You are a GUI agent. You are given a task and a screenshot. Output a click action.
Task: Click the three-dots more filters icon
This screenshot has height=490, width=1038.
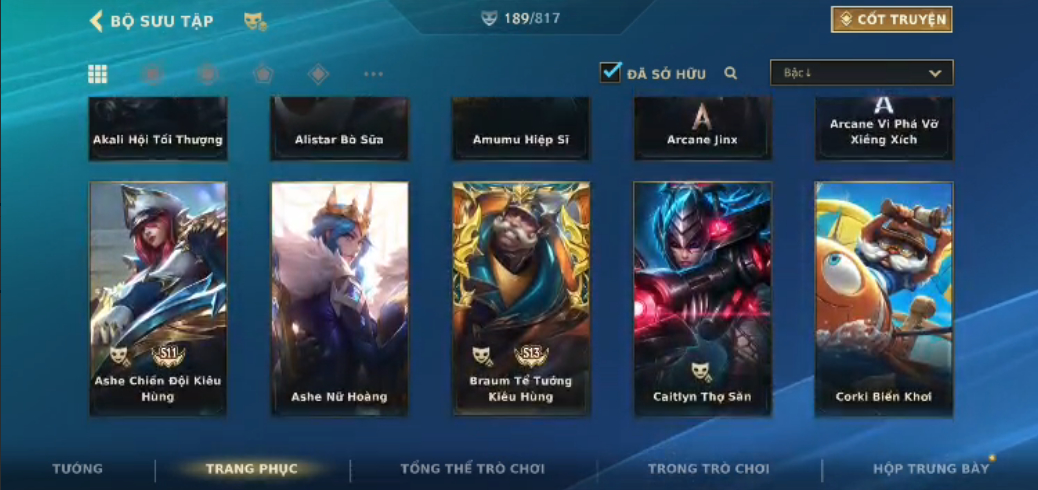tap(373, 74)
